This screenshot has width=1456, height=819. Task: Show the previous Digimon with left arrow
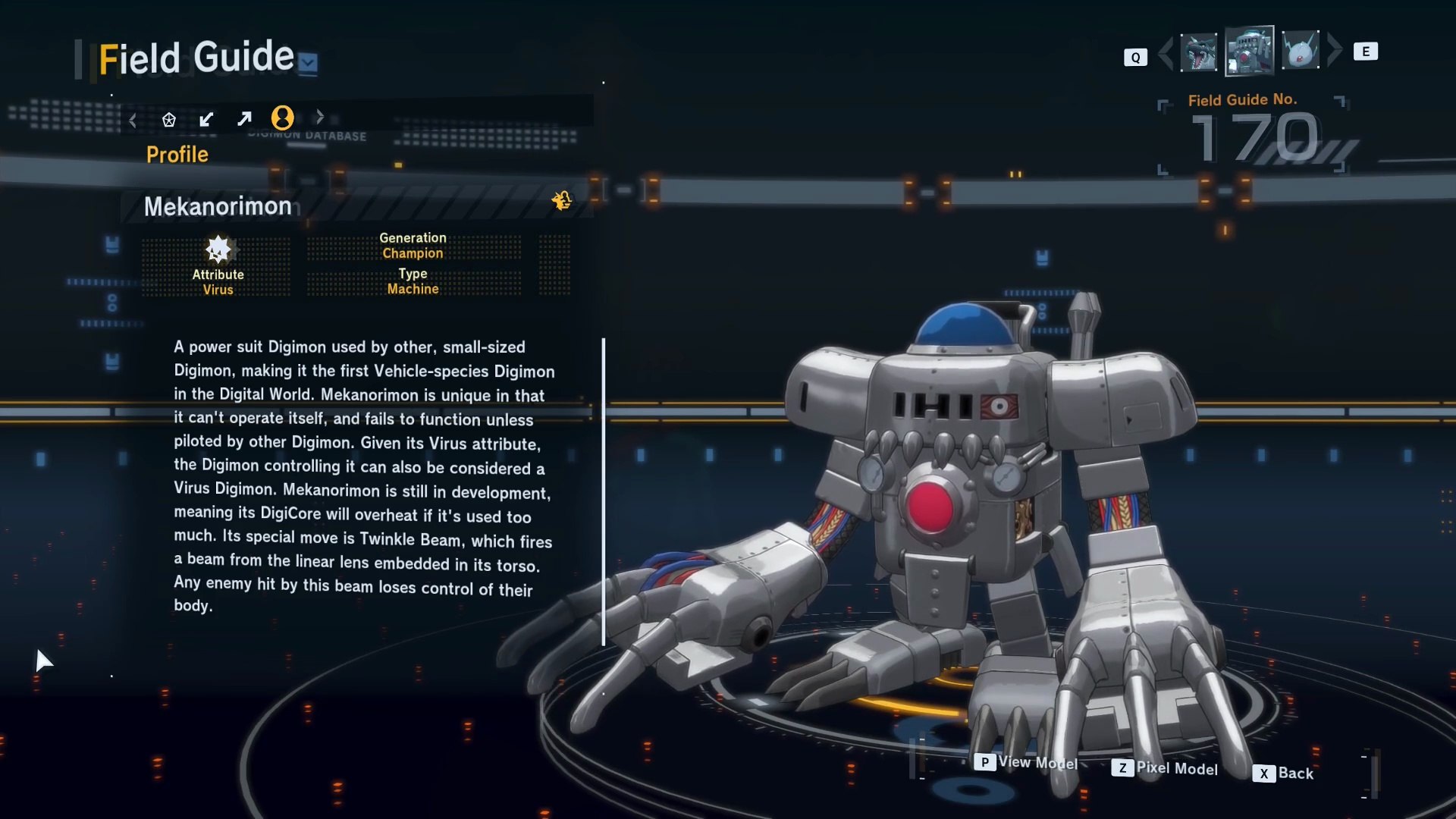(1166, 52)
